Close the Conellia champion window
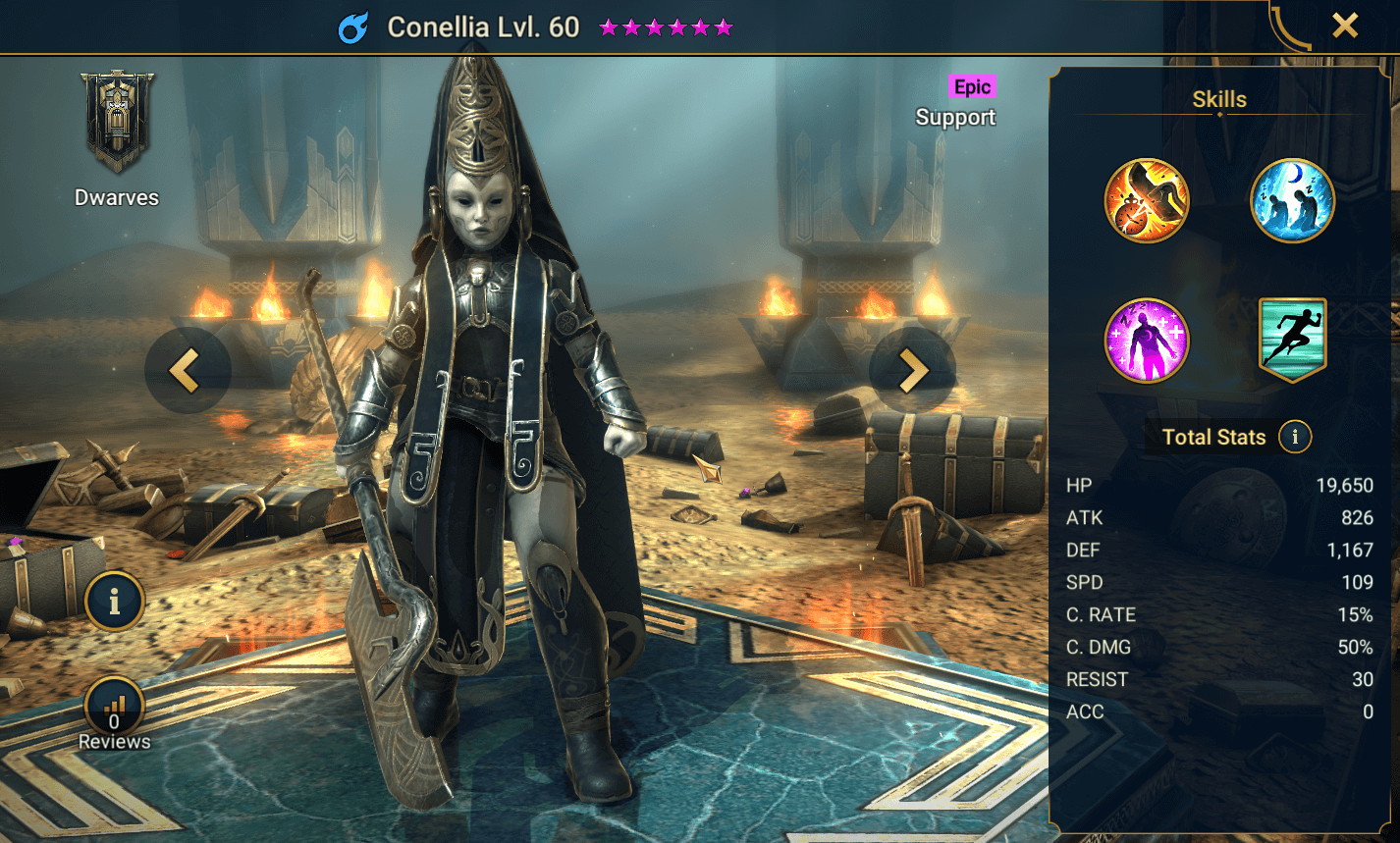Image resolution: width=1400 pixels, height=843 pixels. click(1344, 26)
